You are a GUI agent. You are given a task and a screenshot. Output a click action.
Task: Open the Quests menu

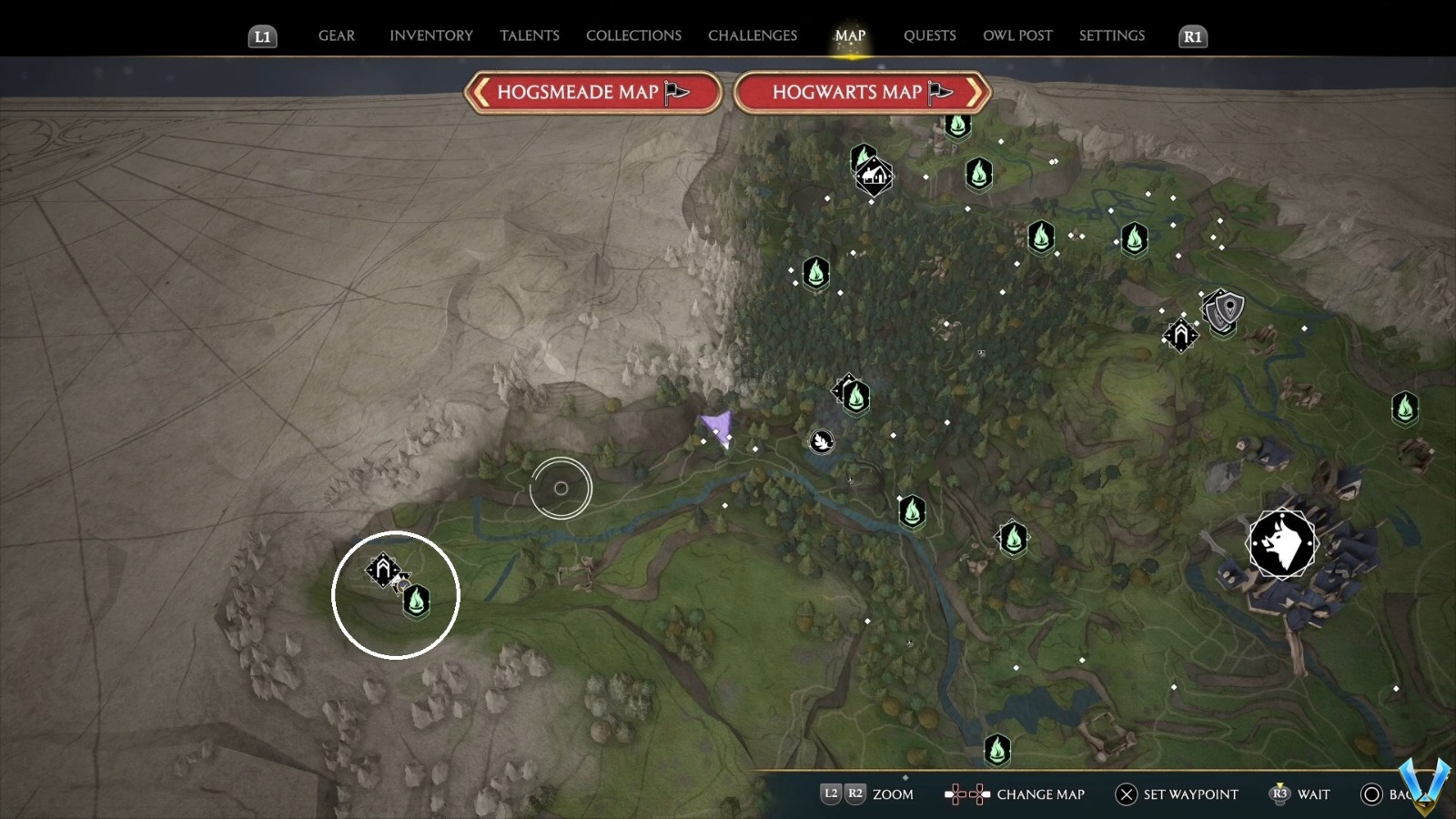[x=929, y=35]
